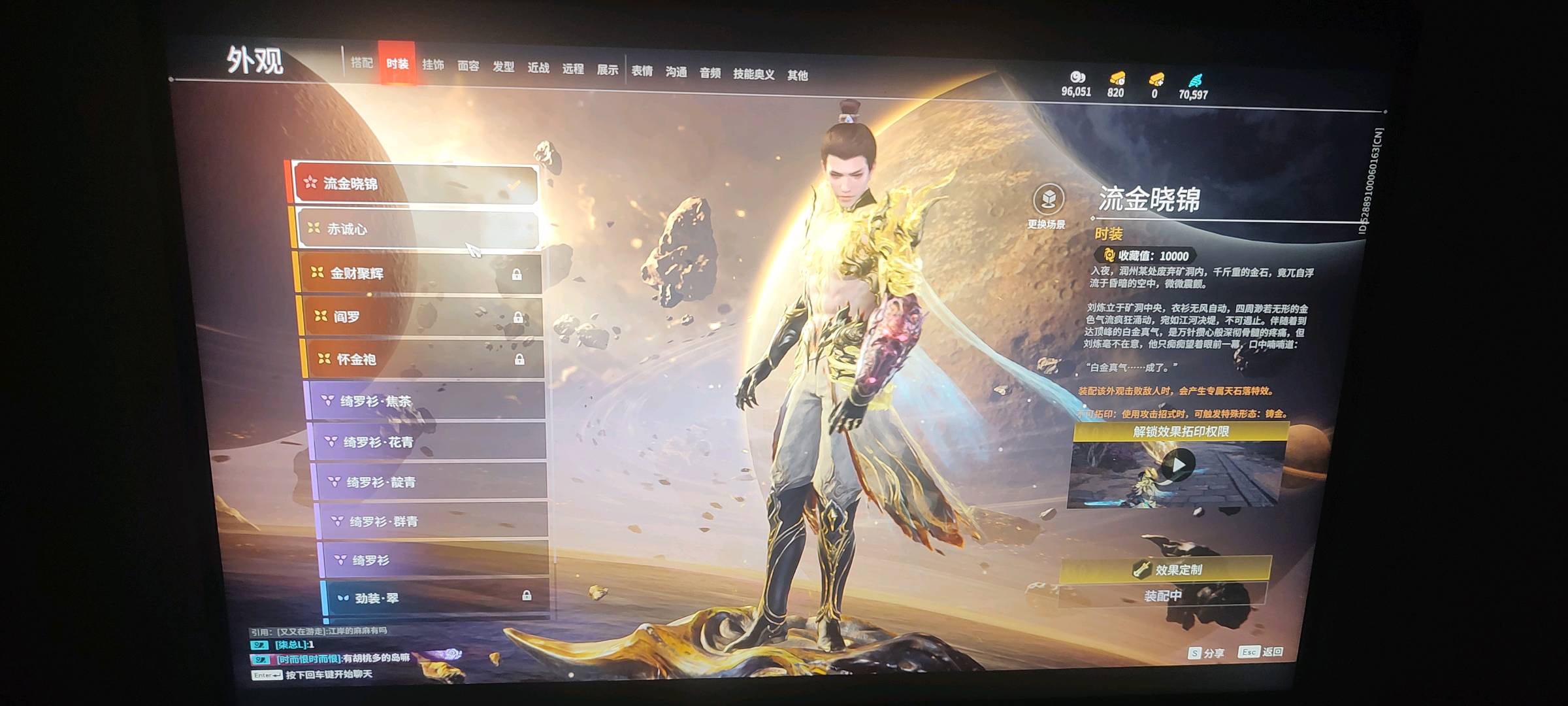
Task: Open the 近战 weapon skins tab
Action: tap(538, 67)
